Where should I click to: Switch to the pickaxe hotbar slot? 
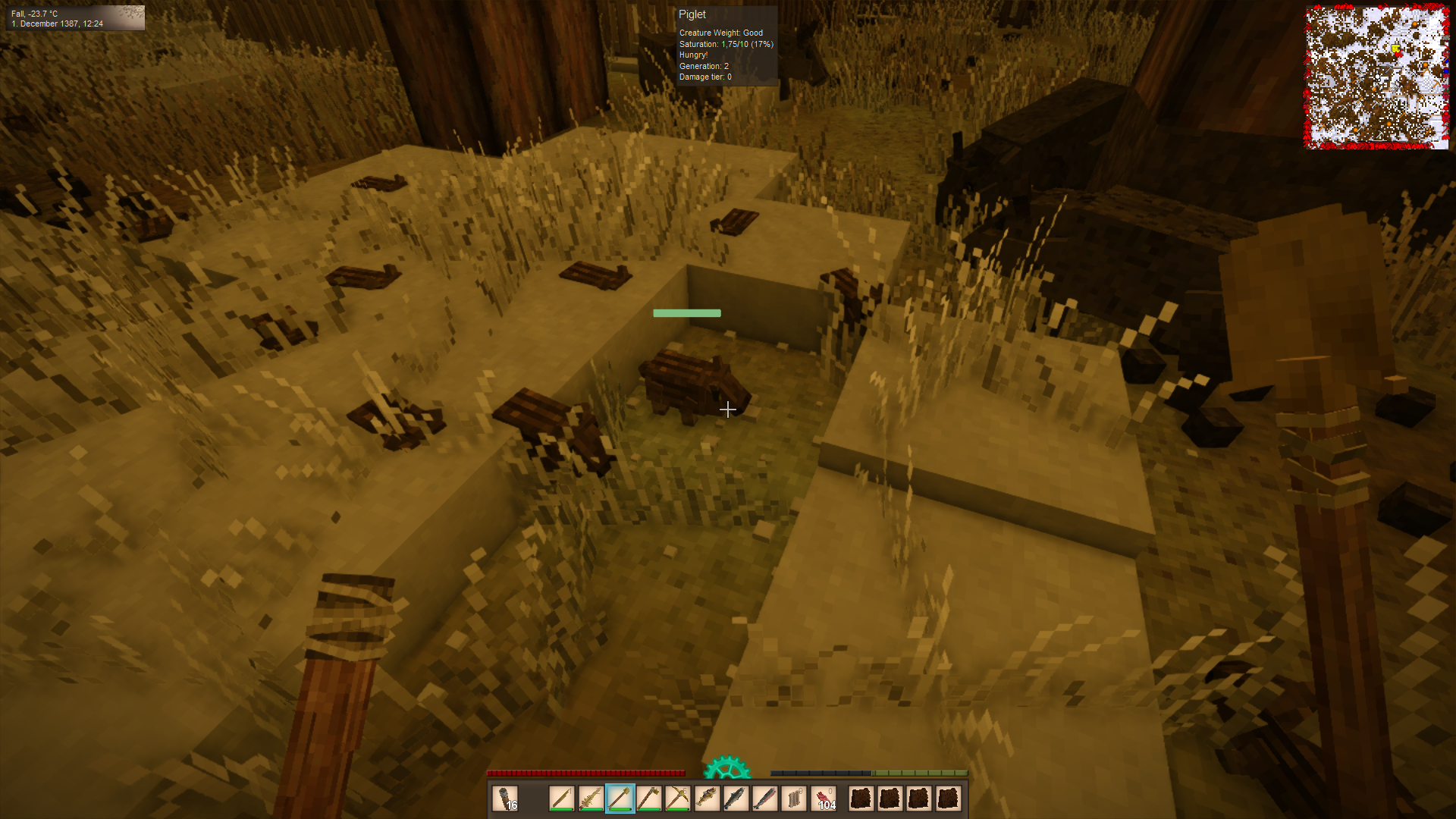tap(678, 799)
